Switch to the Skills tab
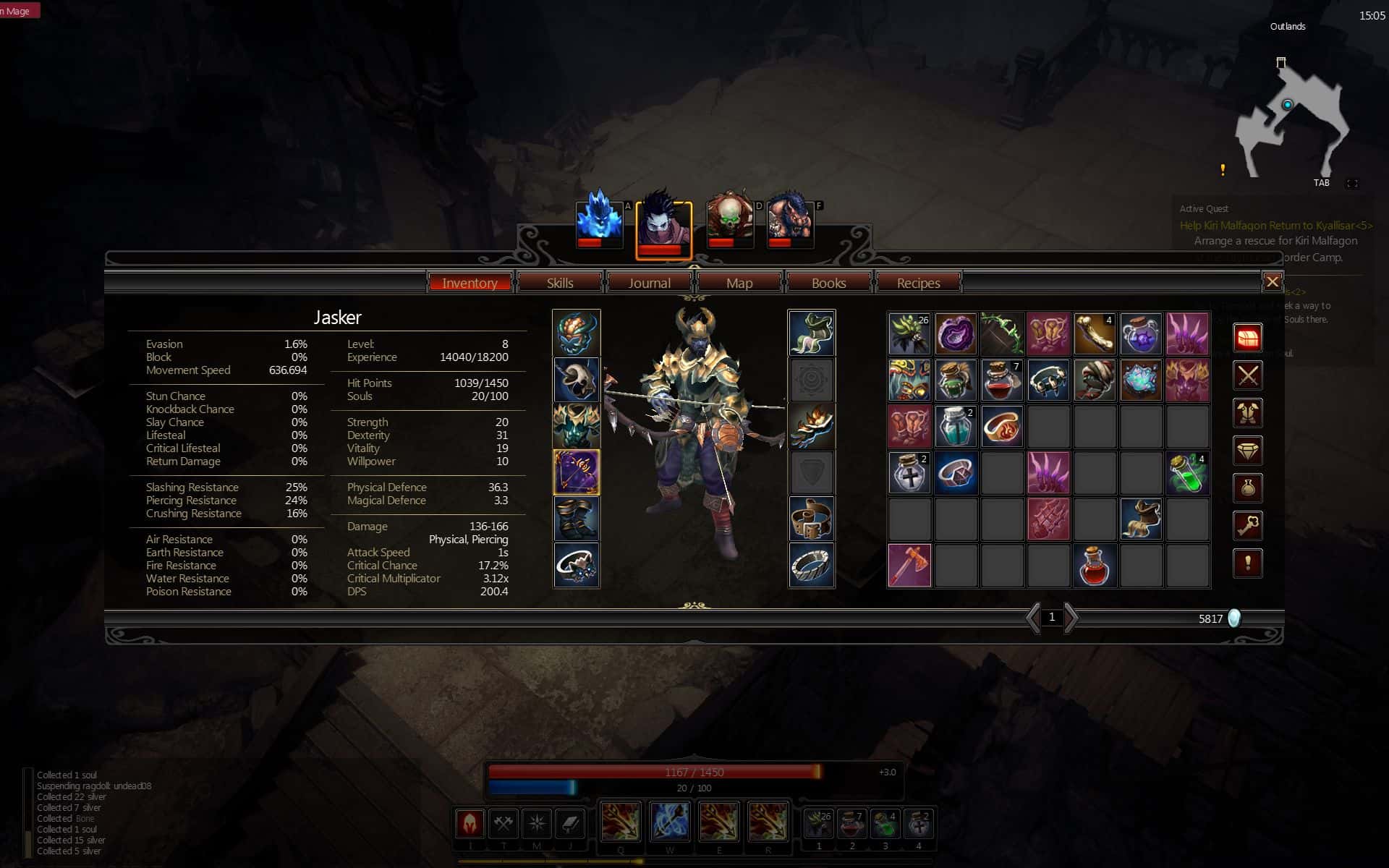Image resolution: width=1389 pixels, height=868 pixels. coord(560,283)
